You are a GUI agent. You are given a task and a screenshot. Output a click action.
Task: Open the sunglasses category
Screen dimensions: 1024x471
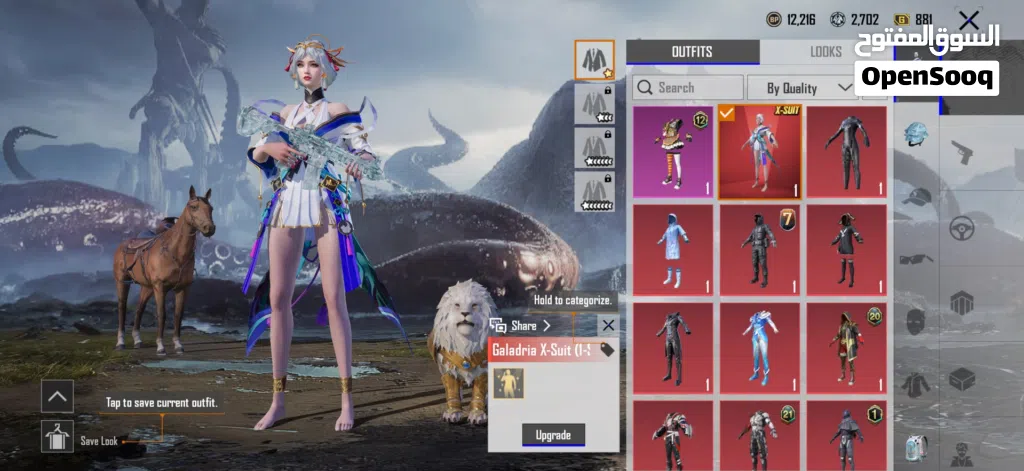click(x=915, y=259)
